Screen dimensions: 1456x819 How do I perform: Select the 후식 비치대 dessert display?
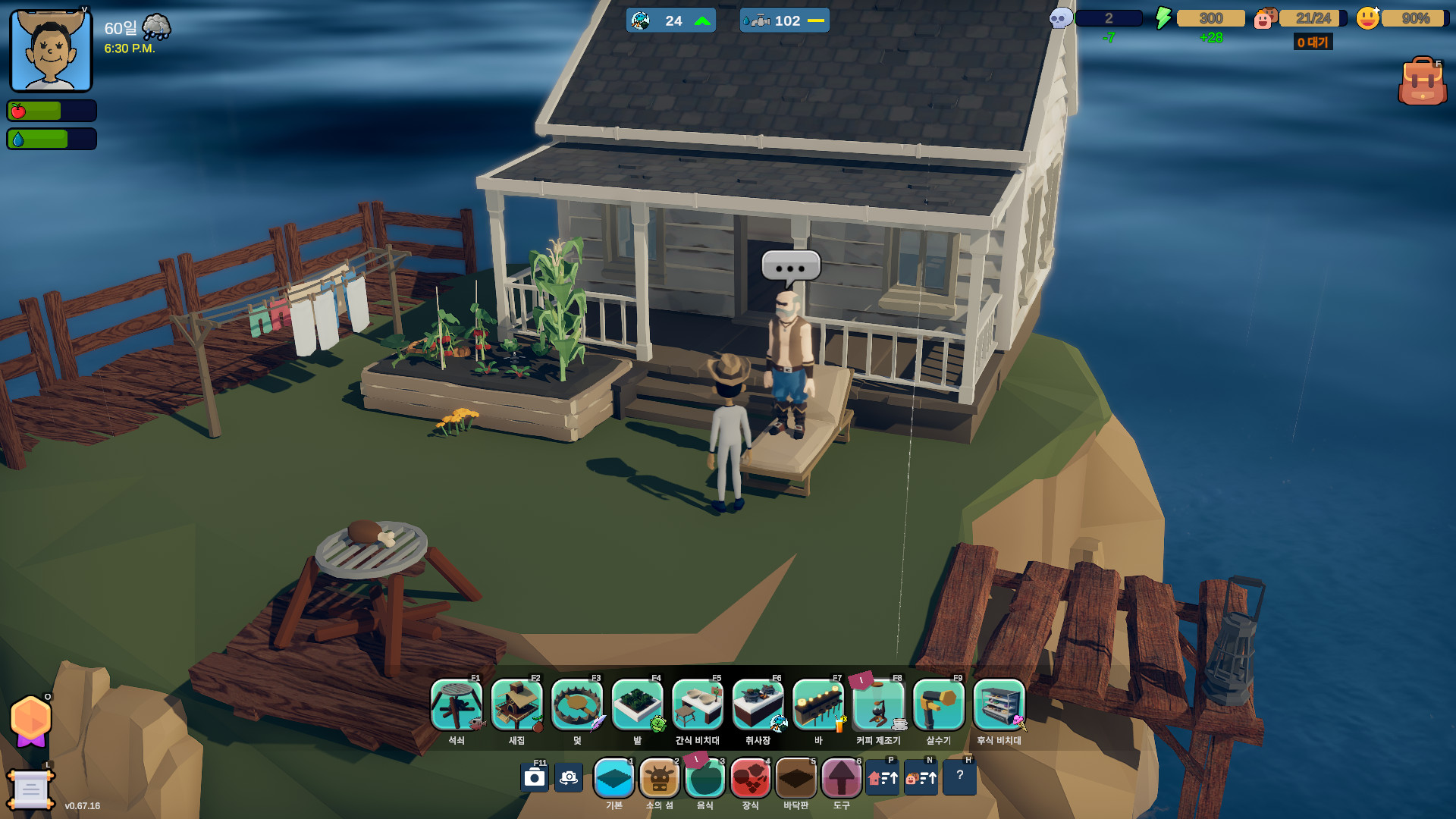point(999,705)
